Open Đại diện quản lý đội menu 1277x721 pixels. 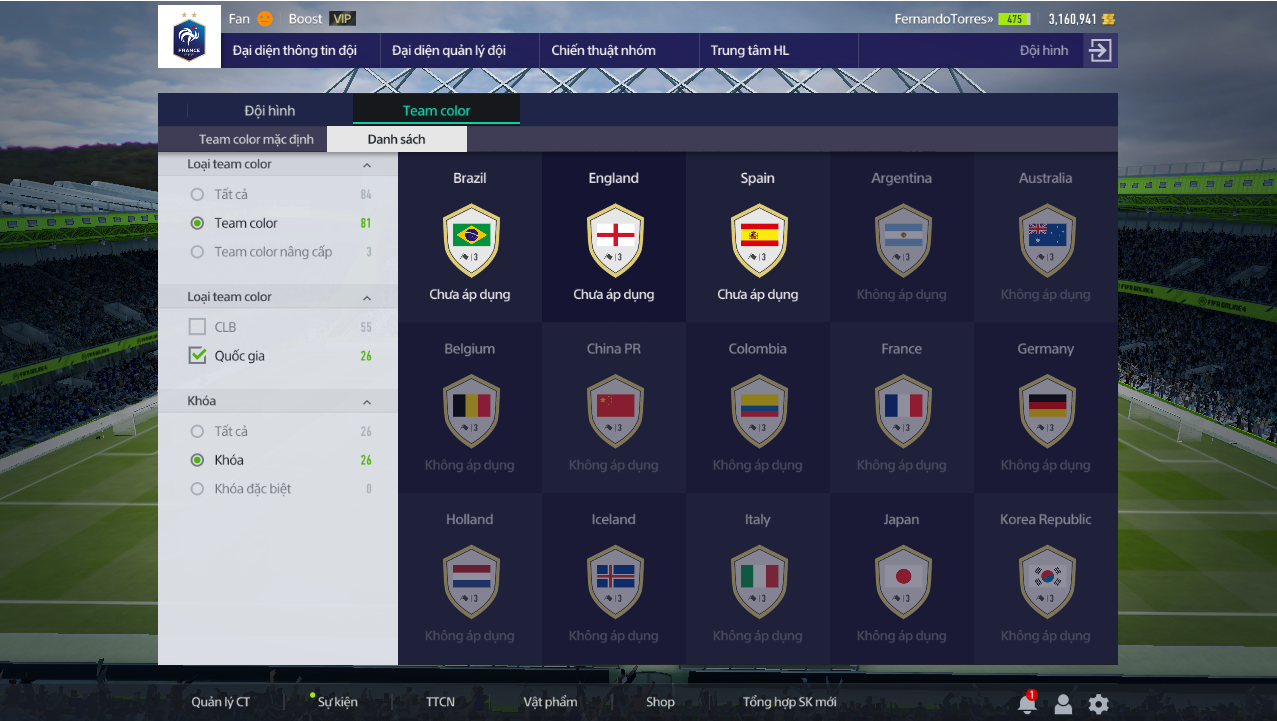(x=448, y=50)
